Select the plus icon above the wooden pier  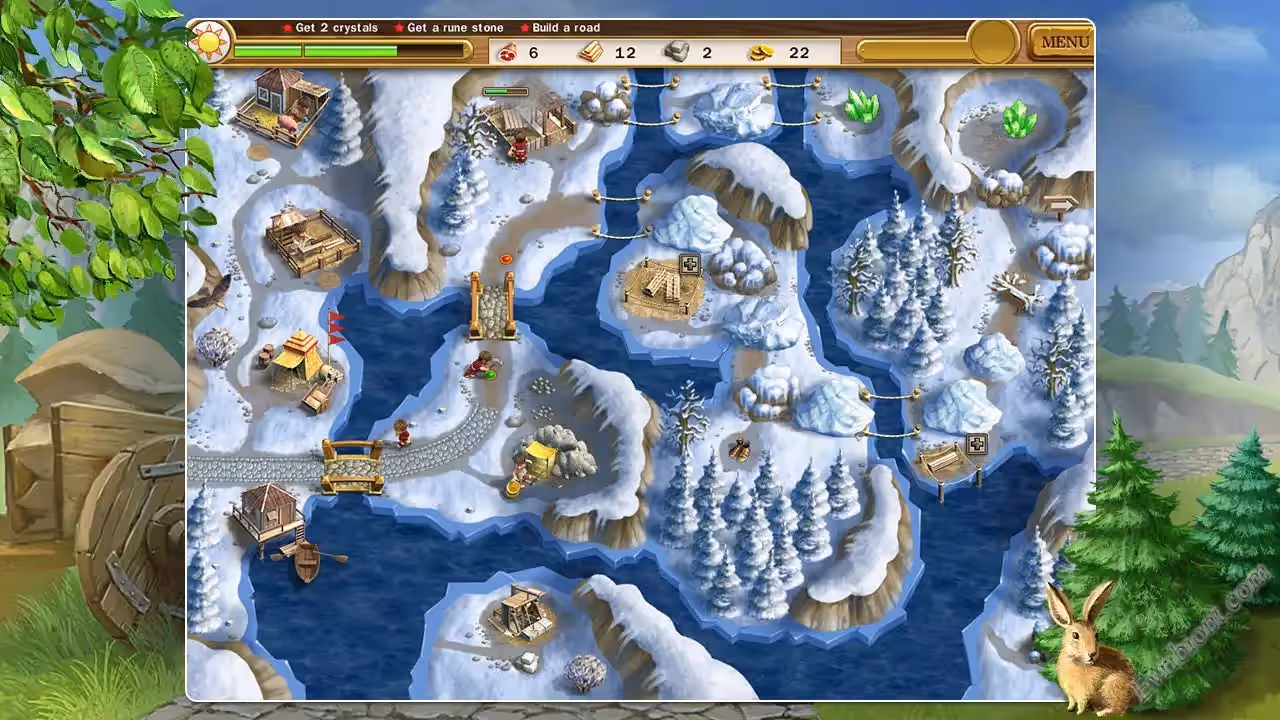tap(976, 445)
